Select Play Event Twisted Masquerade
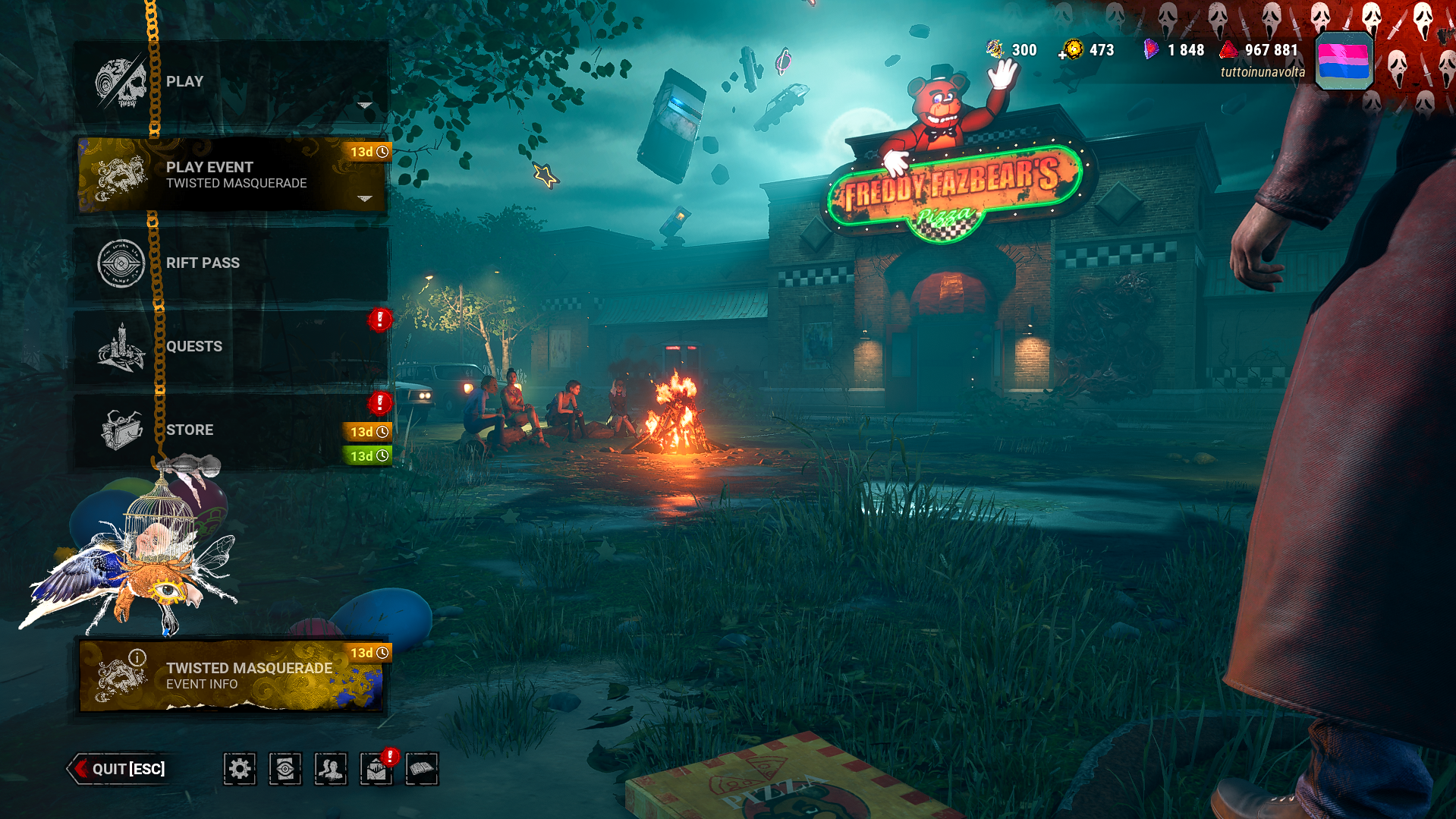 pyautogui.click(x=231, y=175)
